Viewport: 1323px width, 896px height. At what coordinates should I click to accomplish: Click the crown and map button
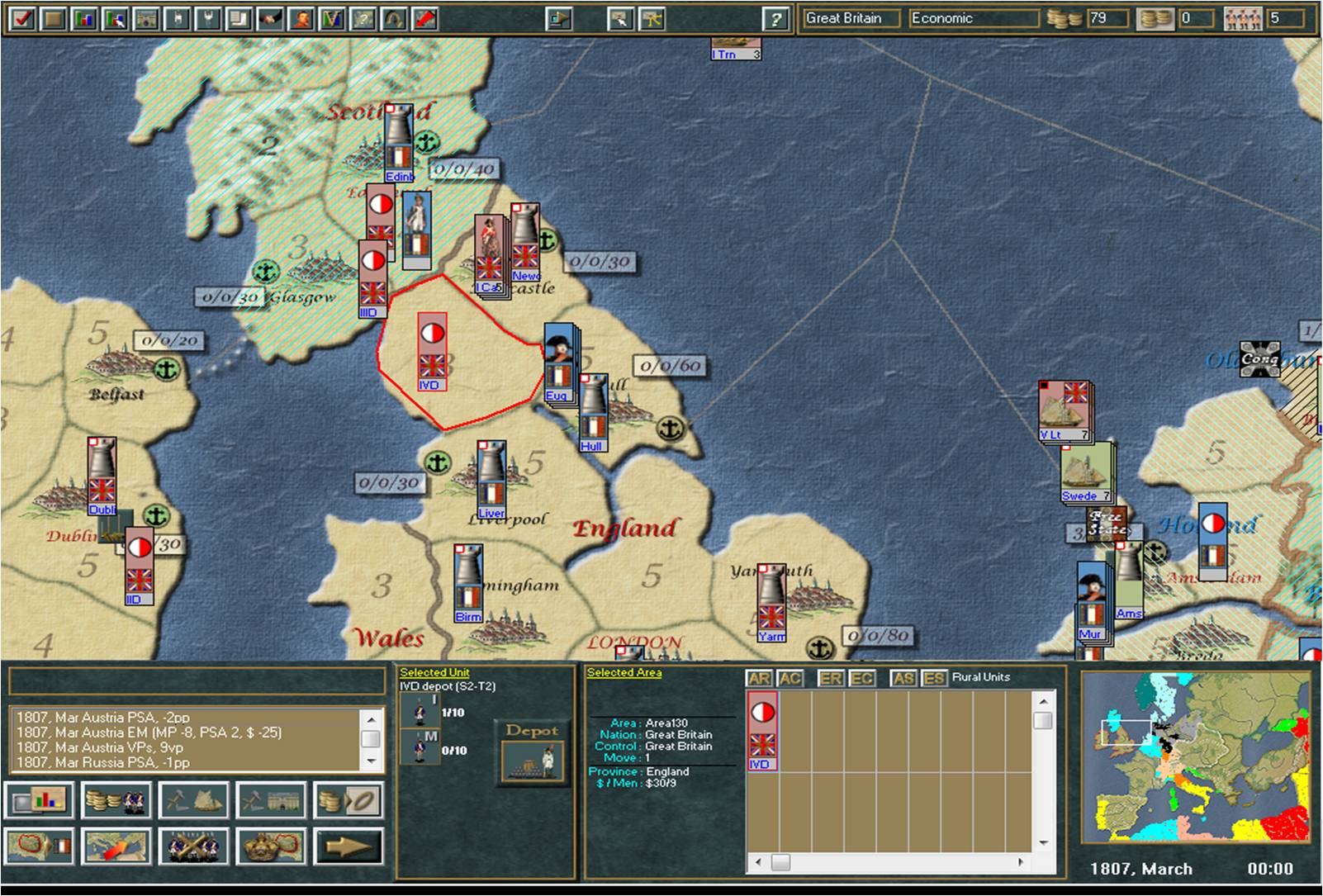271,846
